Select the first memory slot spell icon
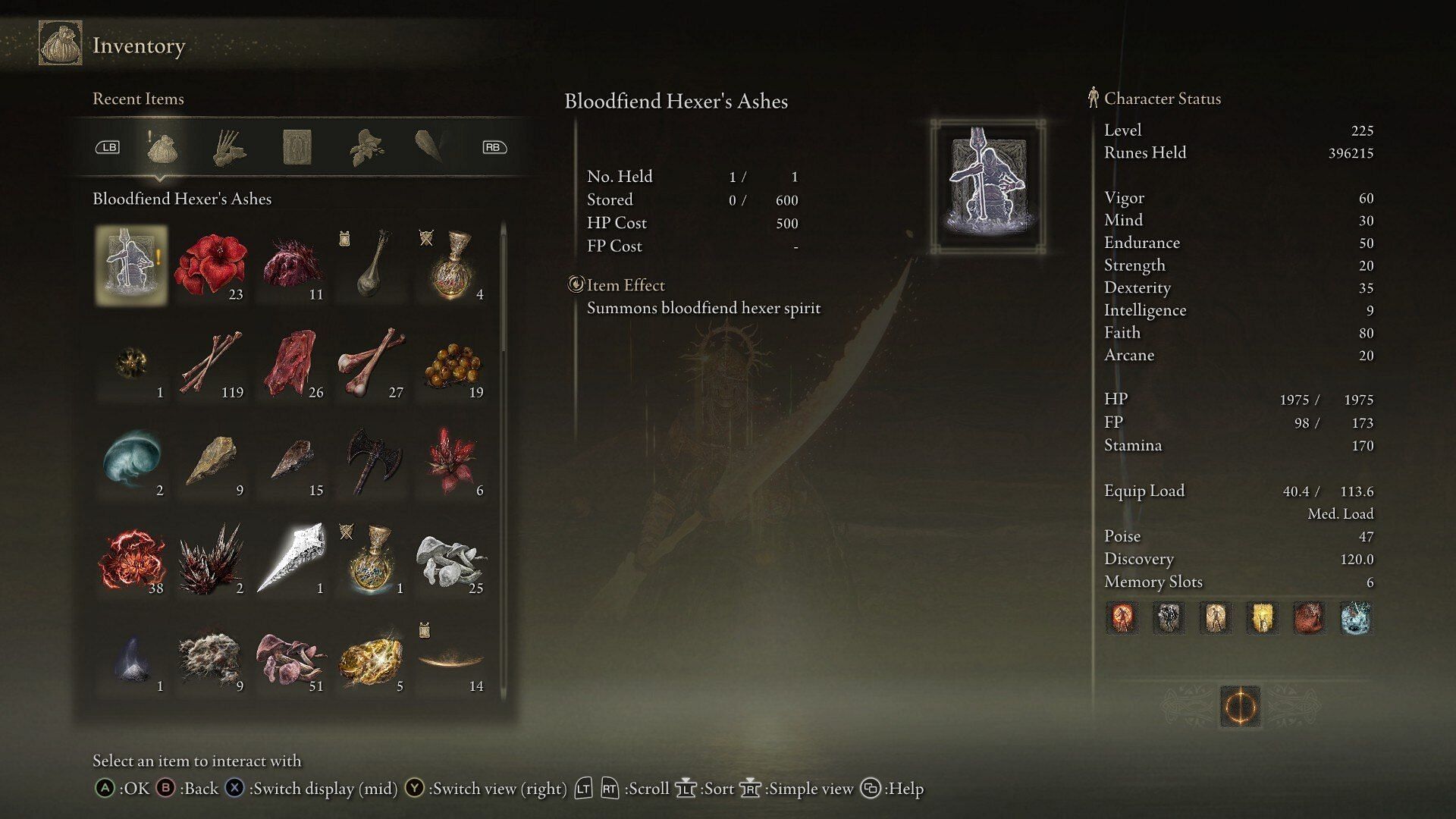The height and width of the screenshot is (819, 1456). (x=1122, y=618)
